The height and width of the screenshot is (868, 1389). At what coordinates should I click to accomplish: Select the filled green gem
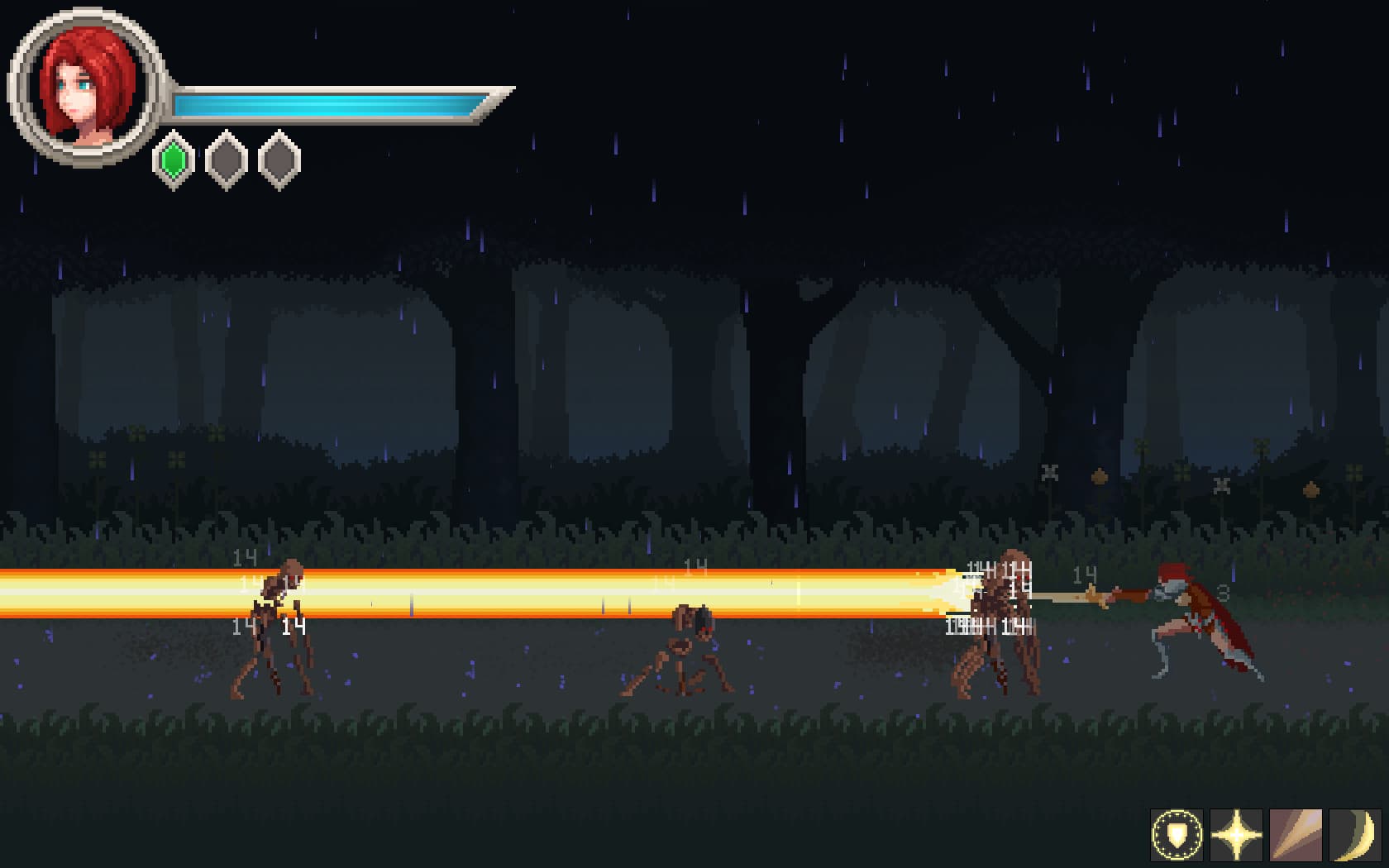point(174,160)
